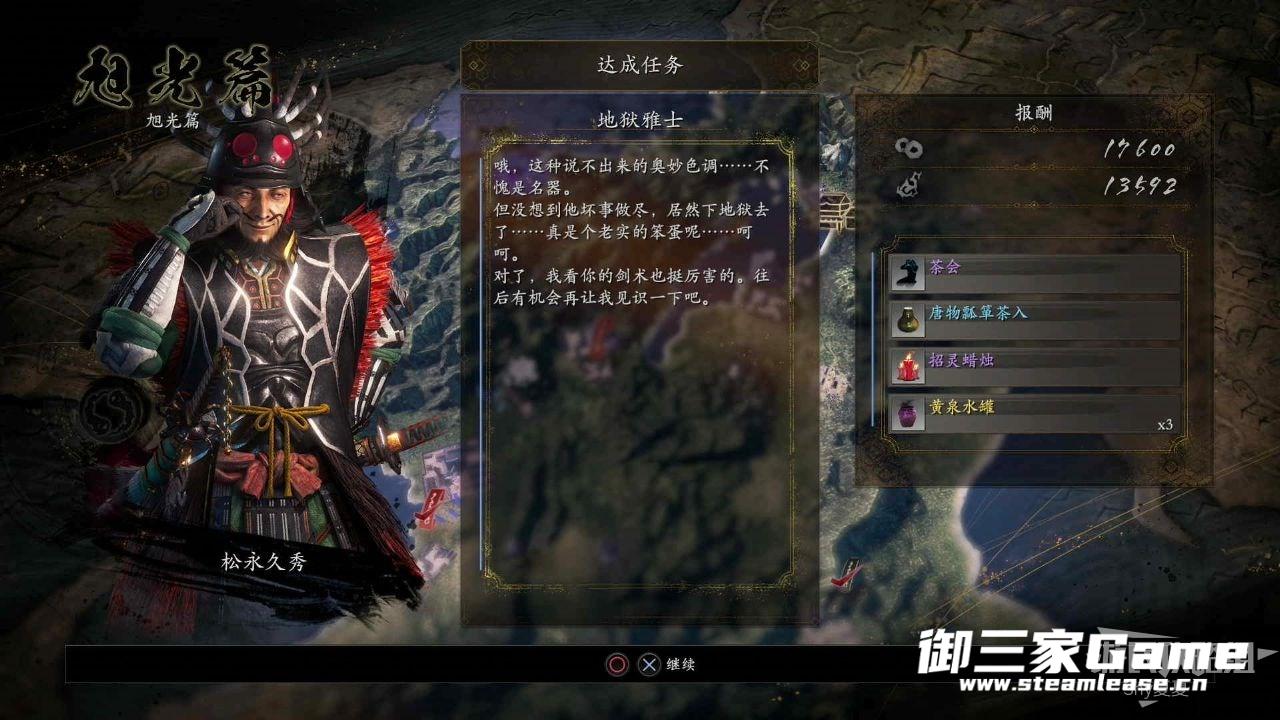Select the 黄泉水罐 x3 reward row
The height and width of the screenshot is (720, 1280).
[x=1034, y=413]
